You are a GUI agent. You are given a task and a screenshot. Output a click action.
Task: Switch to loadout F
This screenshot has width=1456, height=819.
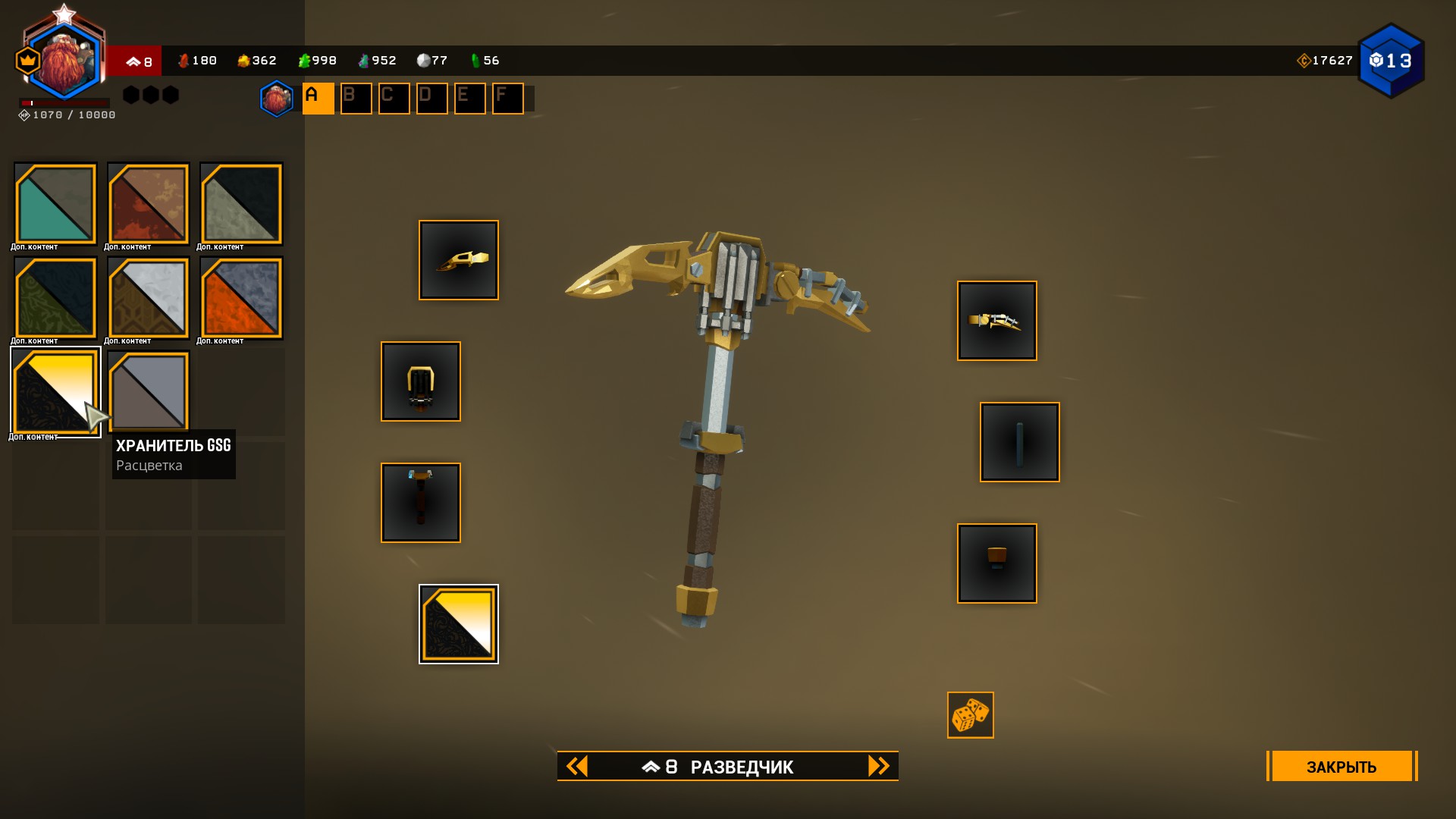click(507, 99)
